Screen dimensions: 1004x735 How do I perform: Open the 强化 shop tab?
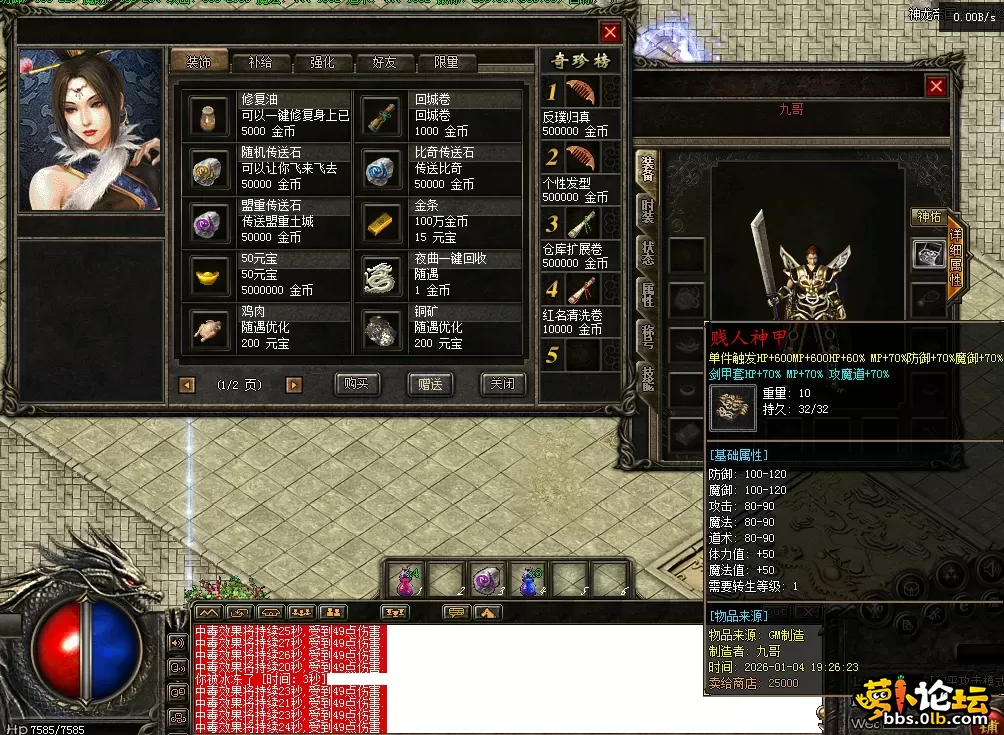pos(322,62)
